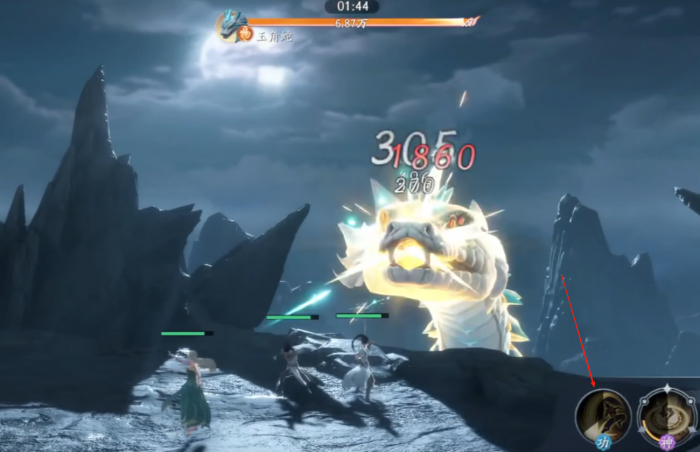Trigger the ultimate skill marked 神

[x=667, y=416]
